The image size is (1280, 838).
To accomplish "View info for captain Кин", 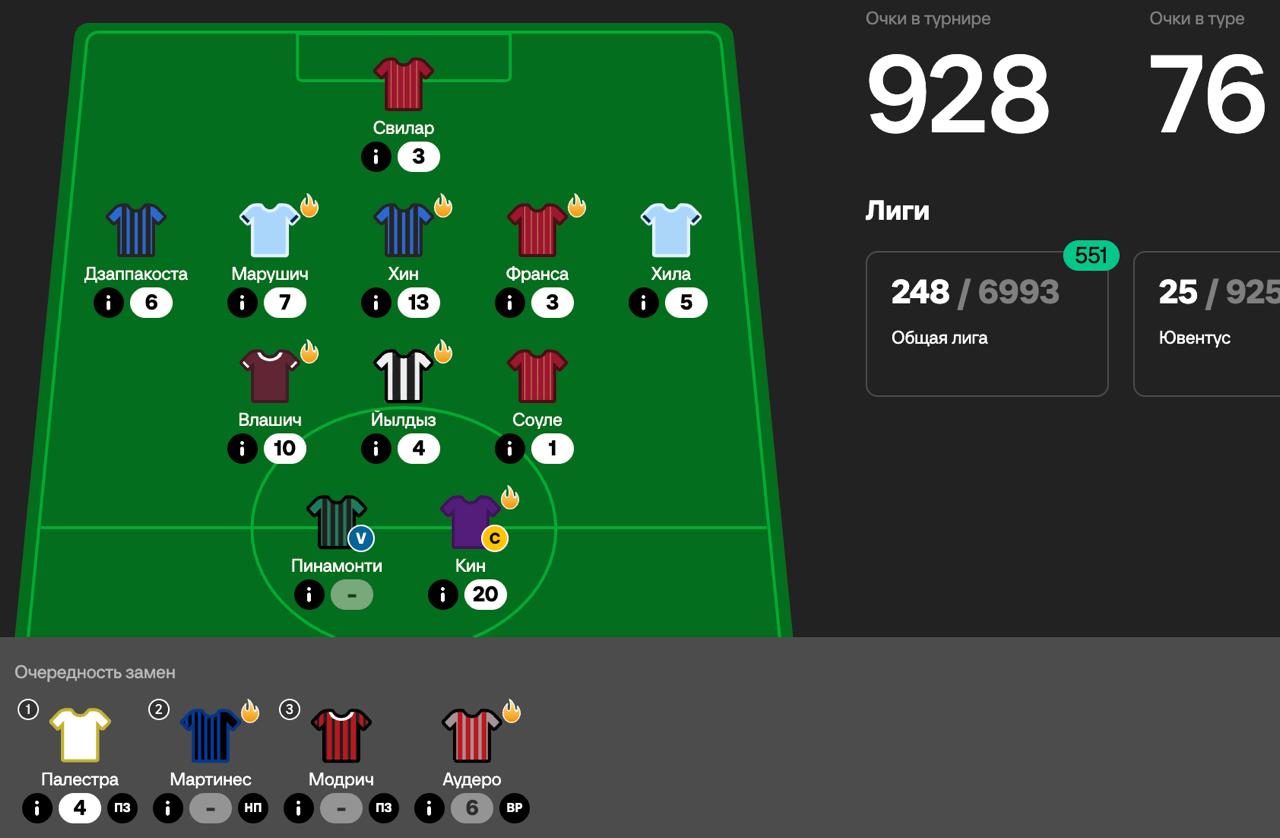I will click(x=443, y=595).
